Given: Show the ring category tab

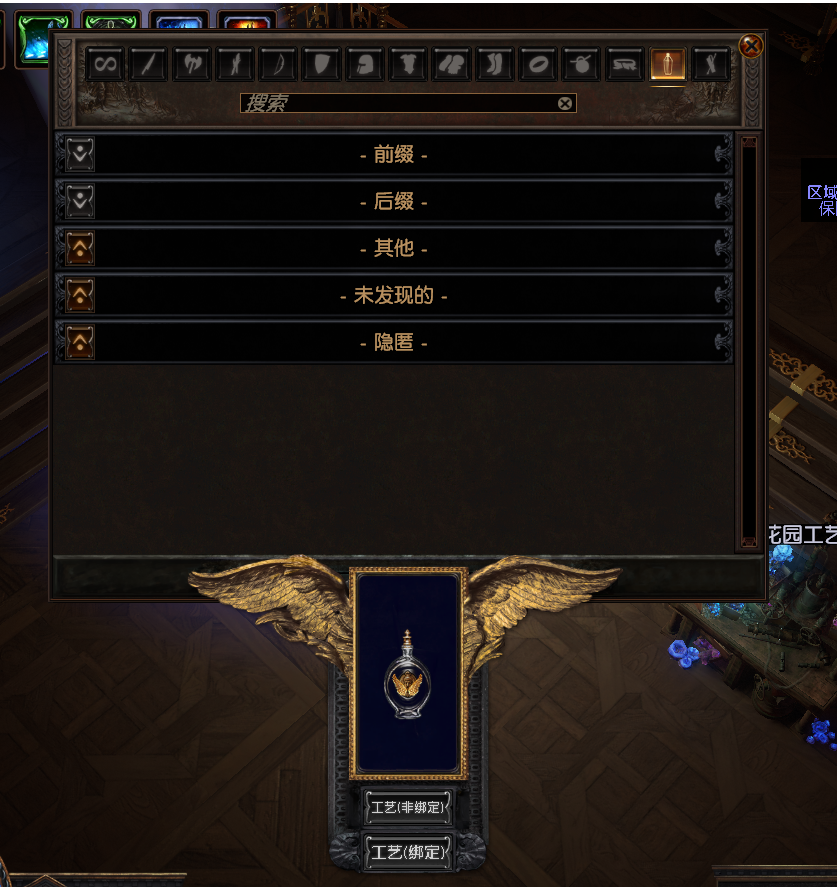Looking at the screenshot, I should pyautogui.click(x=538, y=65).
